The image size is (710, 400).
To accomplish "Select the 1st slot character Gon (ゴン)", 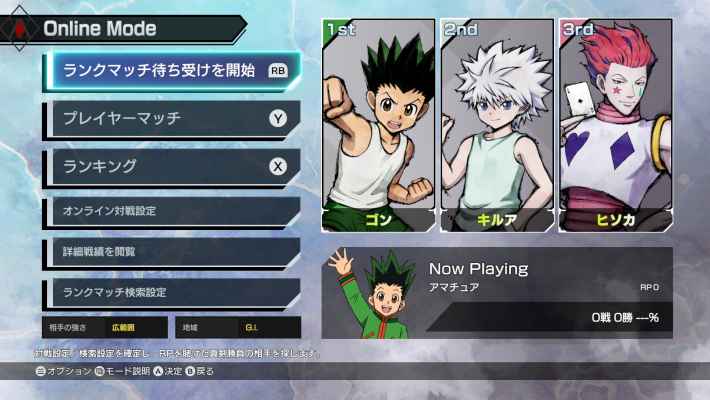I will pos(379,125).
